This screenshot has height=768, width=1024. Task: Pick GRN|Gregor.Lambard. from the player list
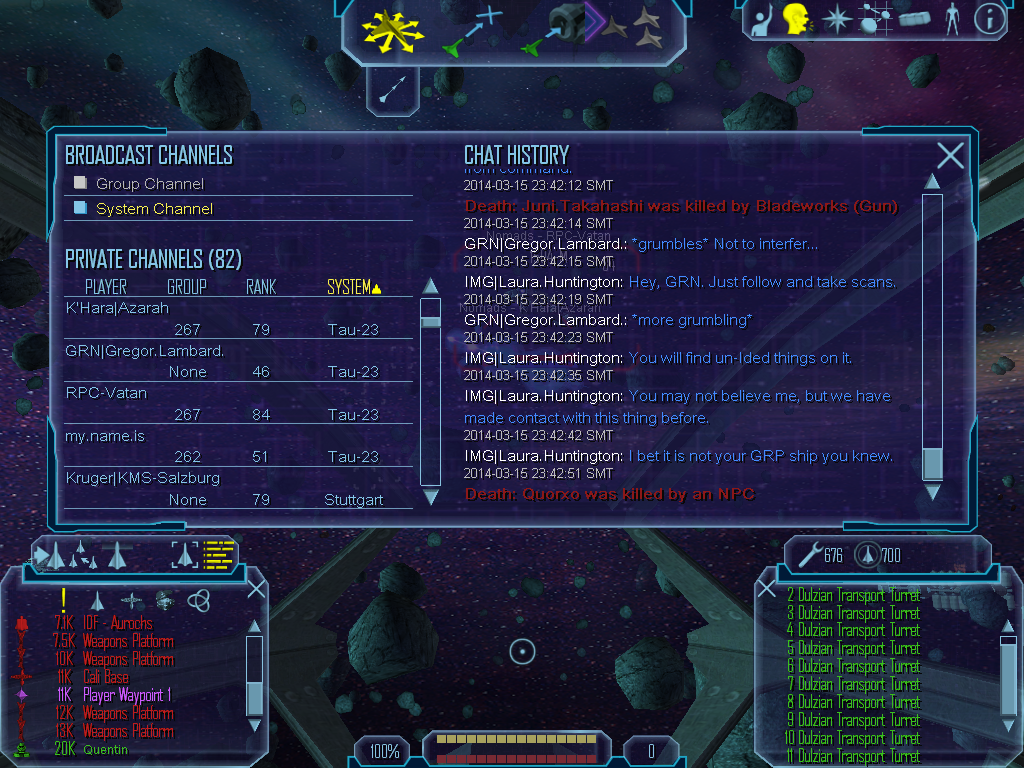pyautogui.click(x=144, y=351)
